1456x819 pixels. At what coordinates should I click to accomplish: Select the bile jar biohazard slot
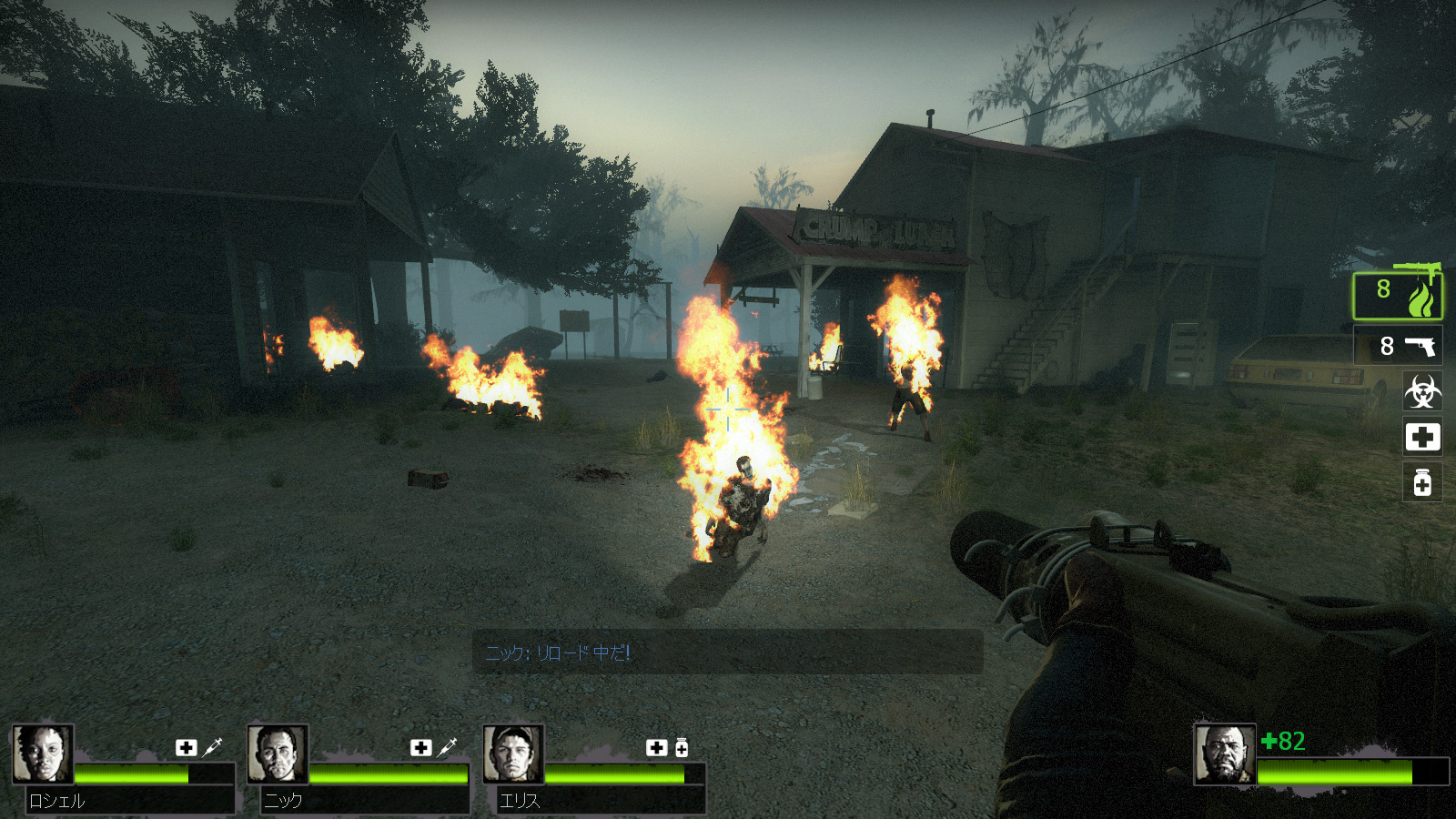click(x=1422, y=392)
